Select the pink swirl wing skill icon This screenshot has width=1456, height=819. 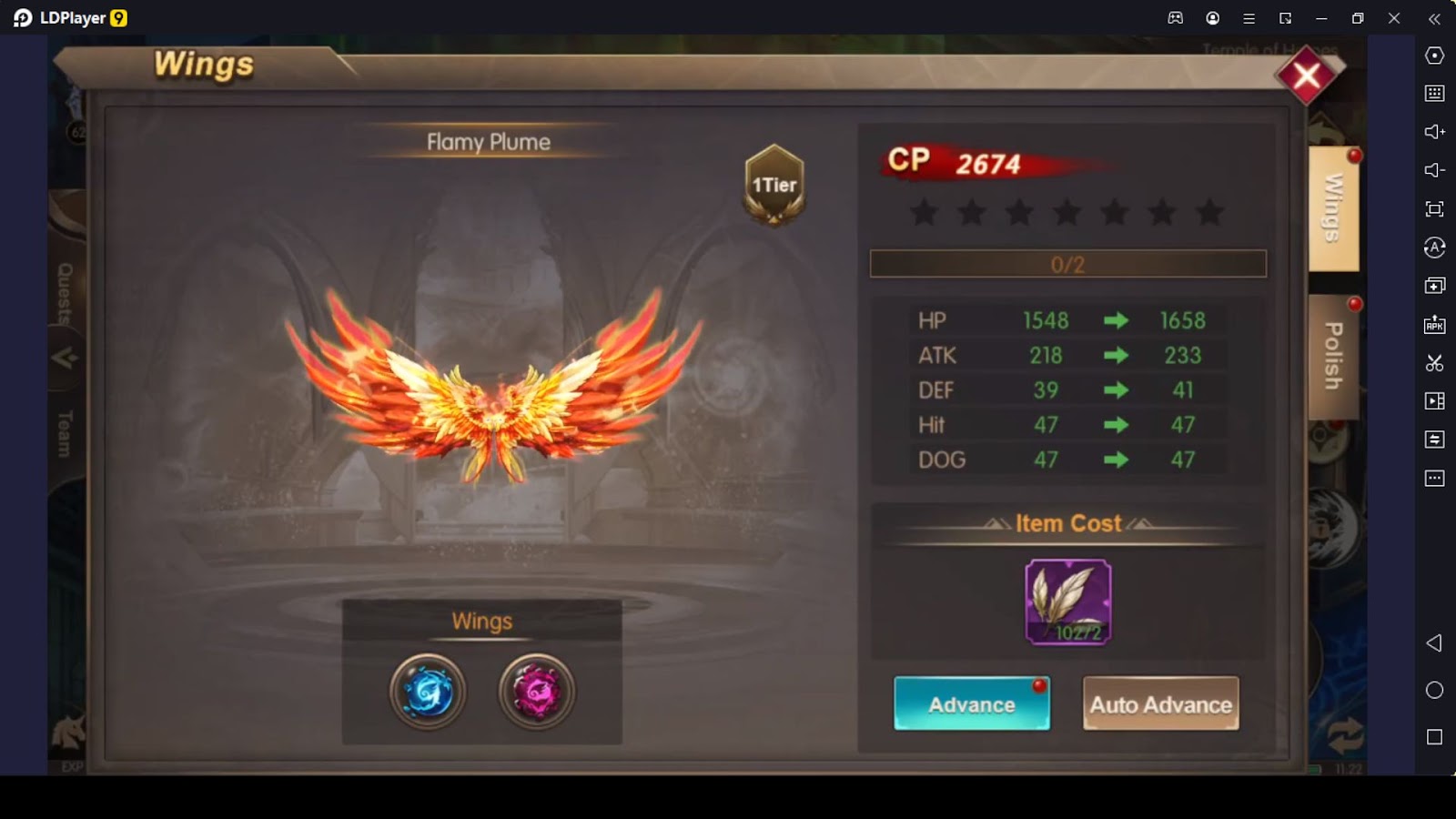point(537,692)
